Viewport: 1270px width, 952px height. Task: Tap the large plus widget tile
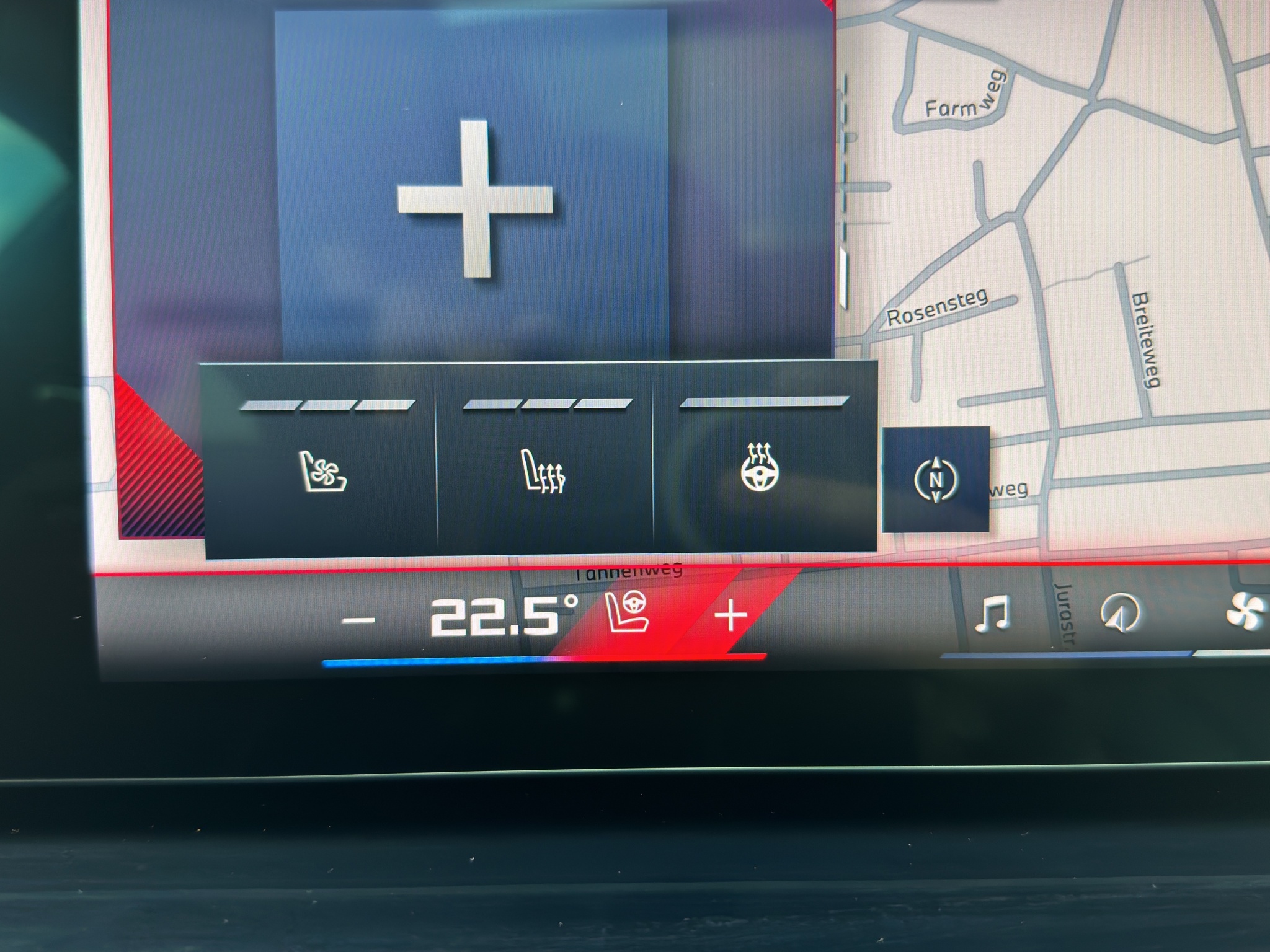[474, 198]
